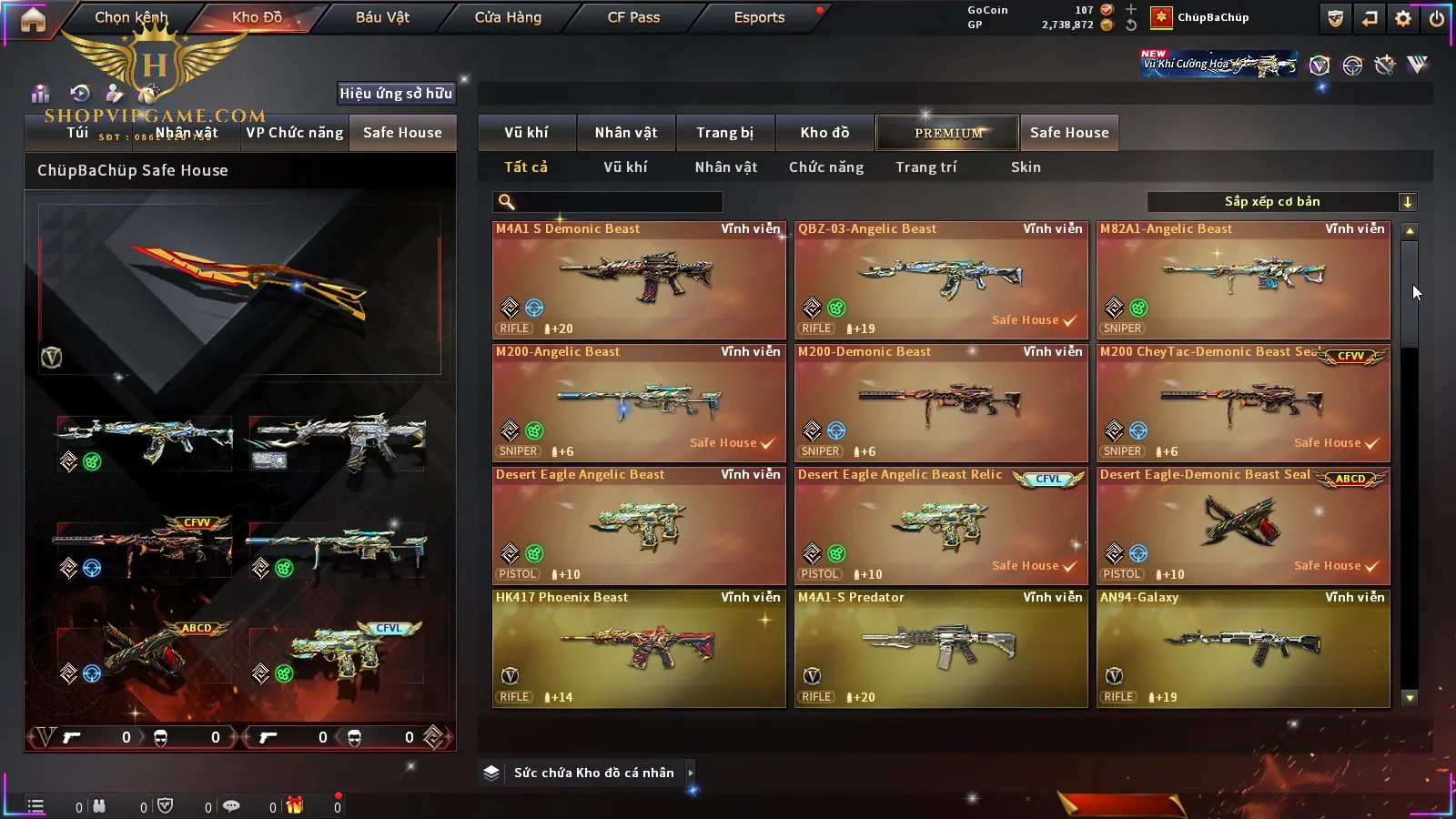Filter by the Skin category
This screenshot has width=1456, height=819.
coord(1026,167)
